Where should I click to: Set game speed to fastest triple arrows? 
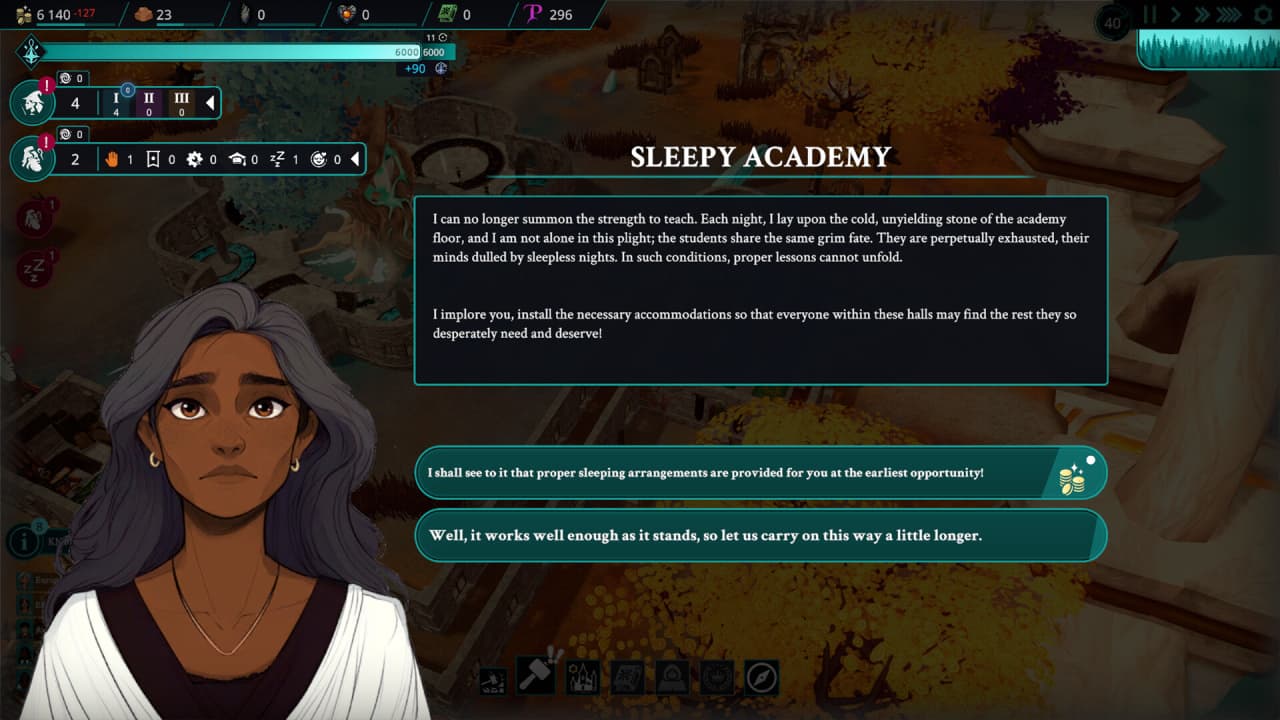click(x=1232, y=15)
